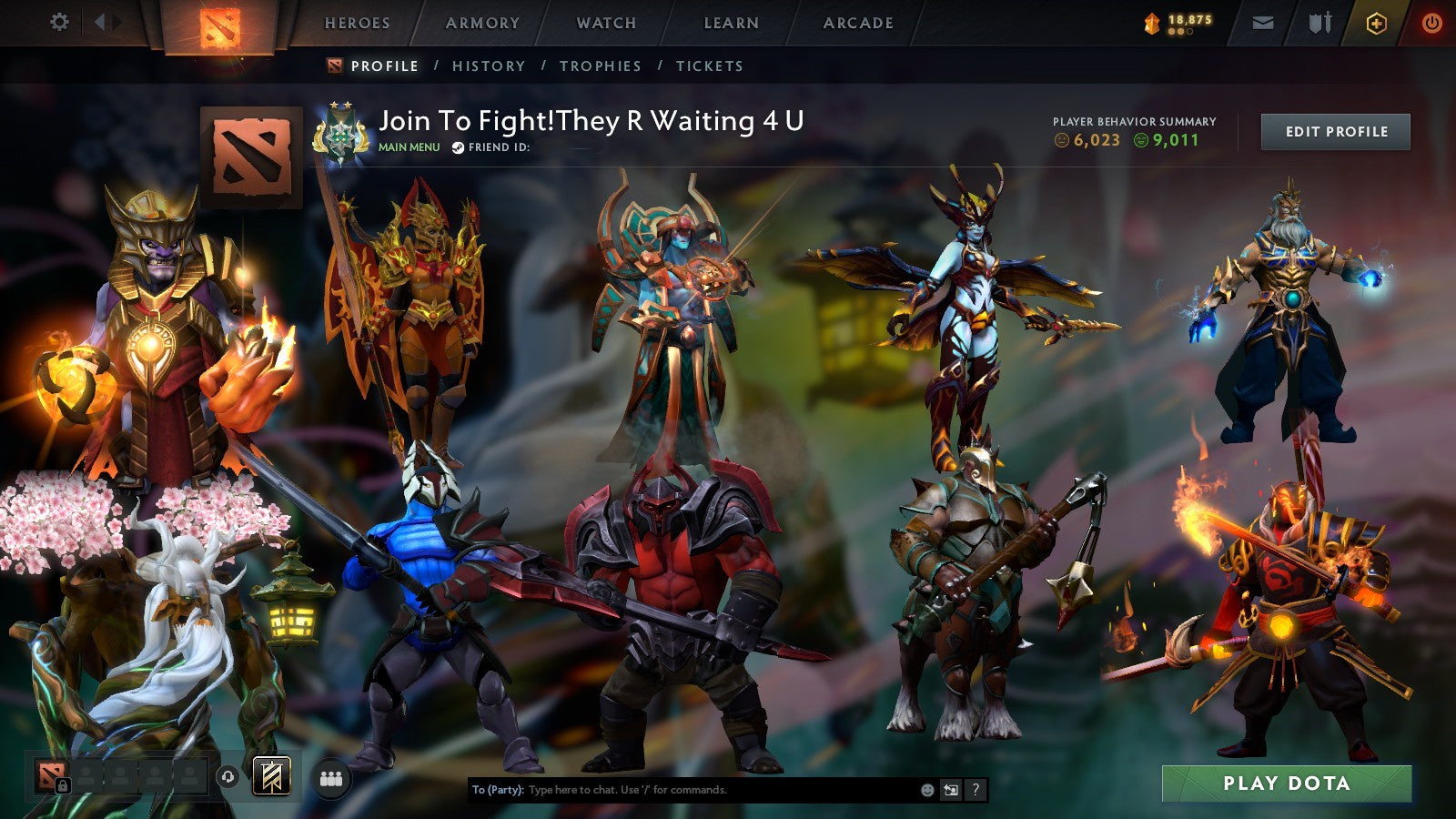Open the emoticon picker in the chat bar
The image size is (1456, 819).
tap(927, 791)
